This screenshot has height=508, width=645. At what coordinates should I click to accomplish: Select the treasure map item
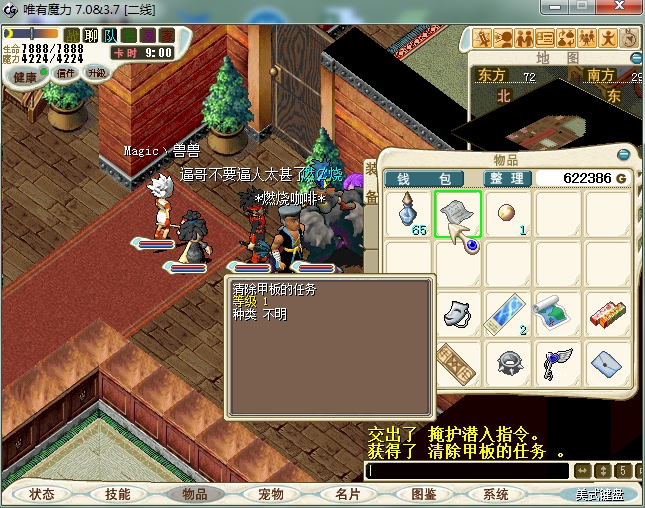point(558,312)
